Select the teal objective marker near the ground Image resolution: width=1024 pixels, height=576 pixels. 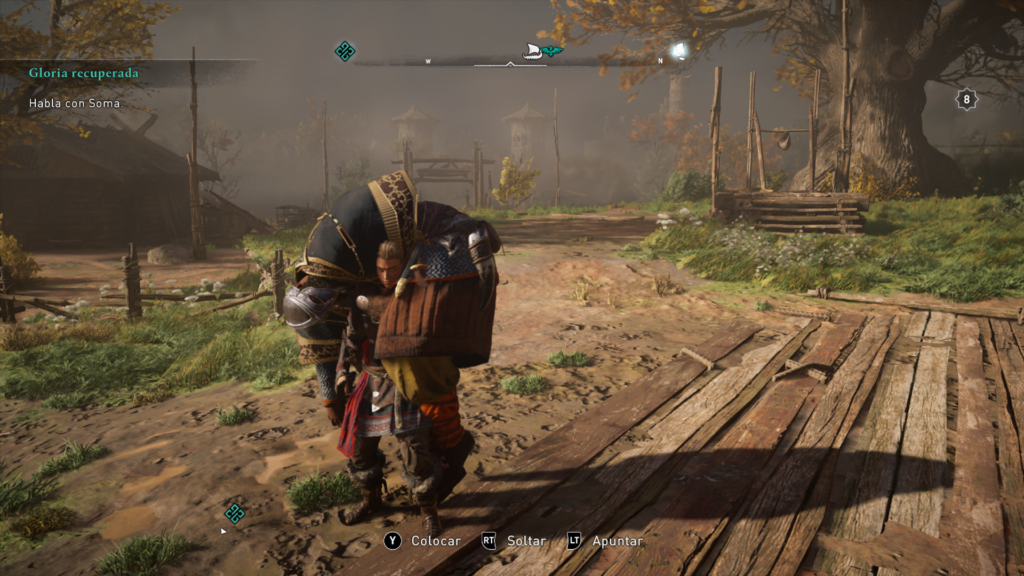pos(235,513)
